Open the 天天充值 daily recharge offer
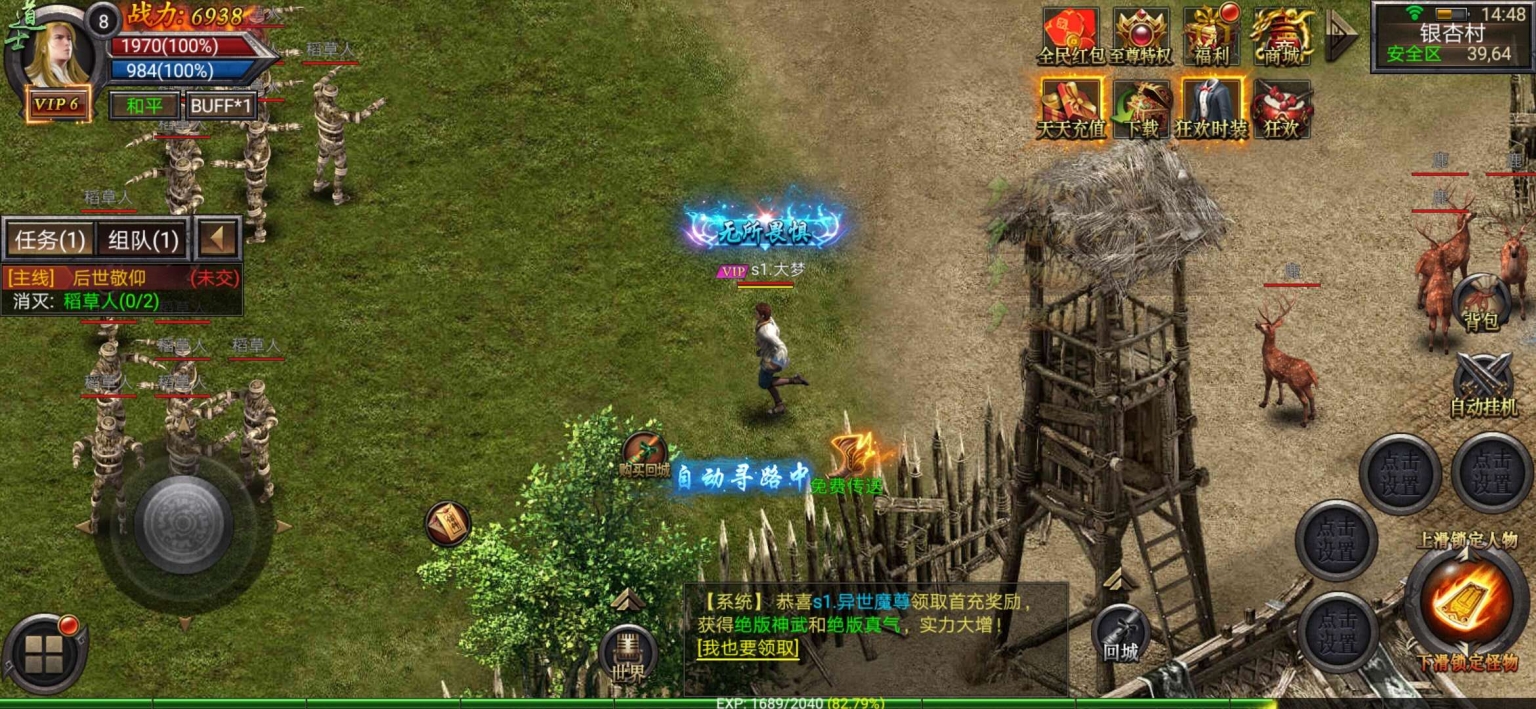The image size is (1536, 709). pyautogui.click(x=1071, y=109)
